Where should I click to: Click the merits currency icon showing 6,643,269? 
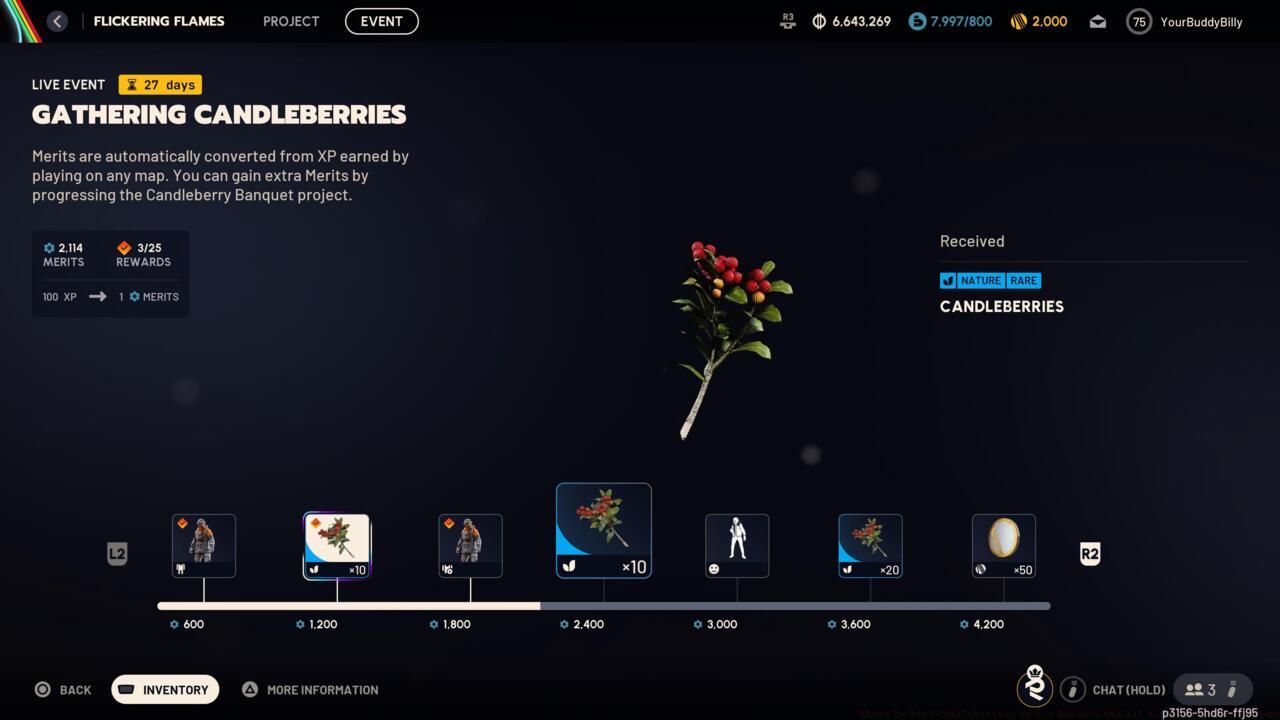tap(818, 21)
